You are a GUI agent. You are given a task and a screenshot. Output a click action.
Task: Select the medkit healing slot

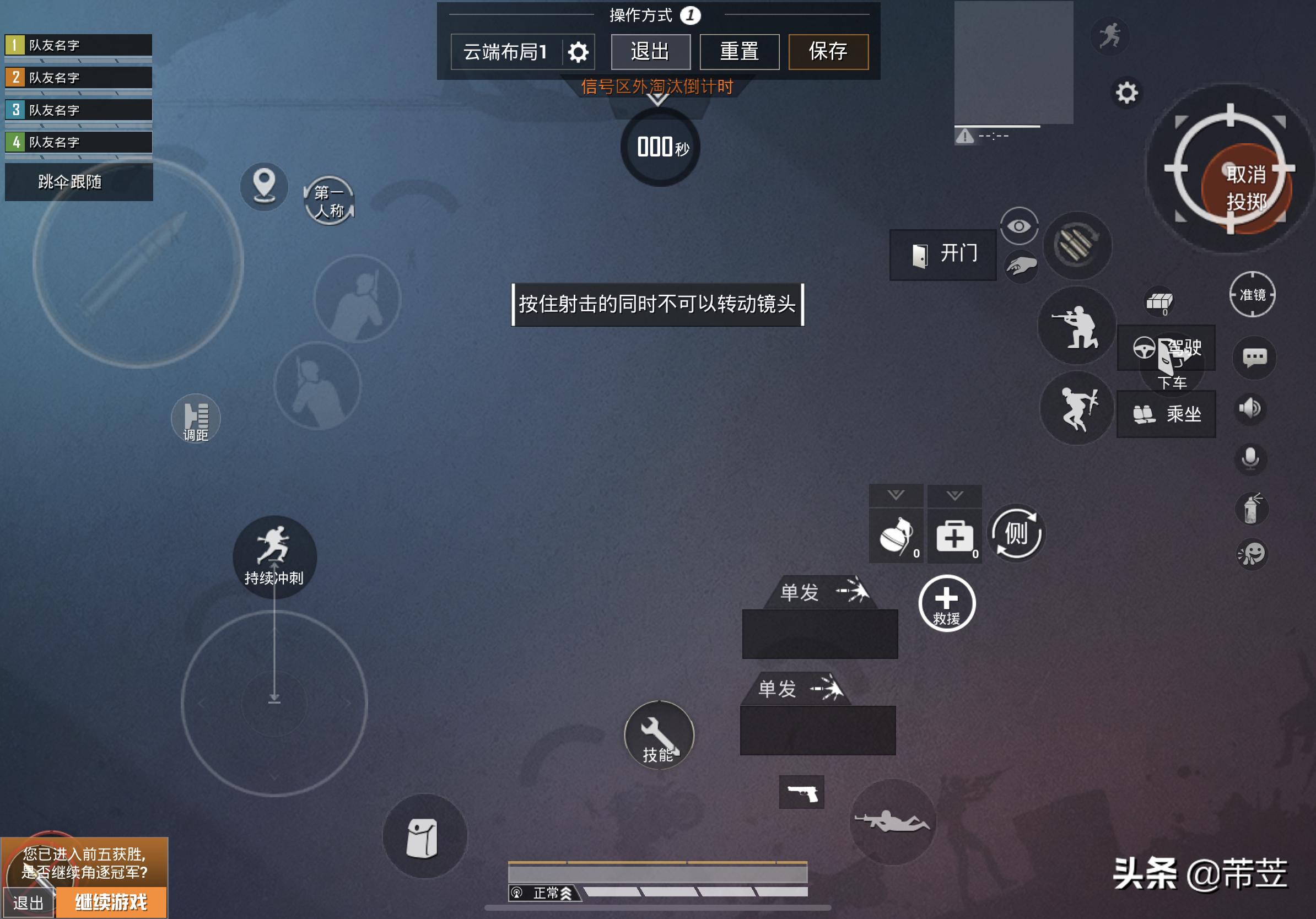click(954, 537)
